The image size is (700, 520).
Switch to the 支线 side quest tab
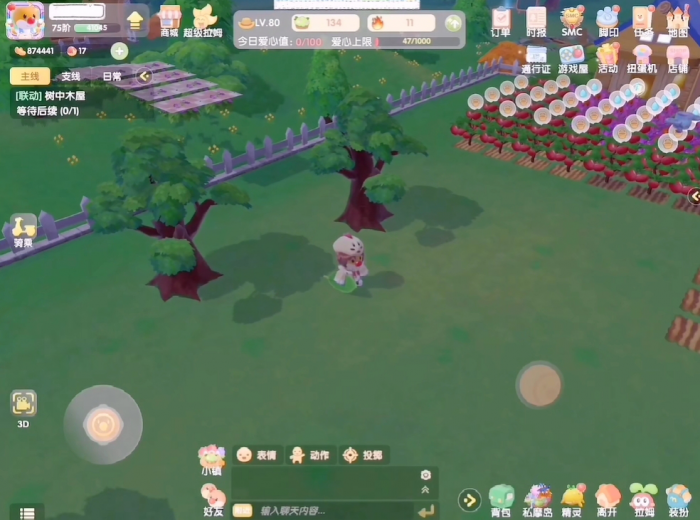[x=70, y=76]
